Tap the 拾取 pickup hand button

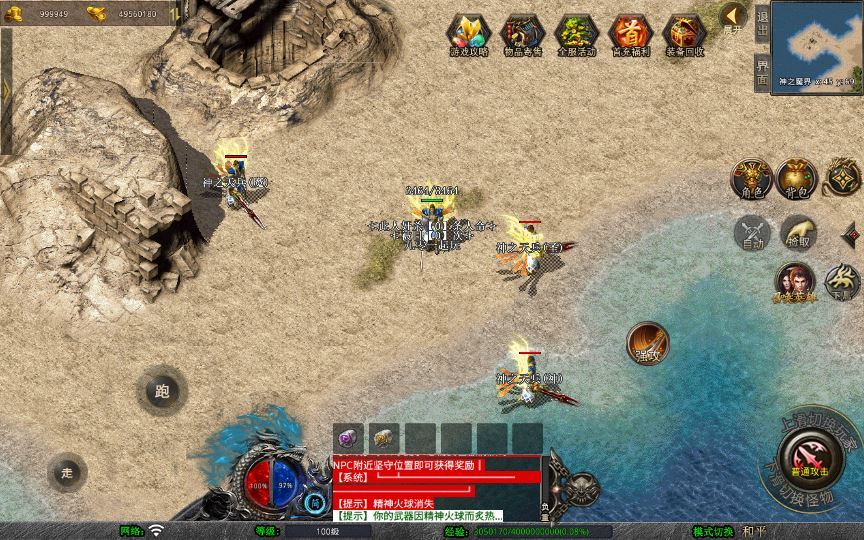(x=798, y=233)
